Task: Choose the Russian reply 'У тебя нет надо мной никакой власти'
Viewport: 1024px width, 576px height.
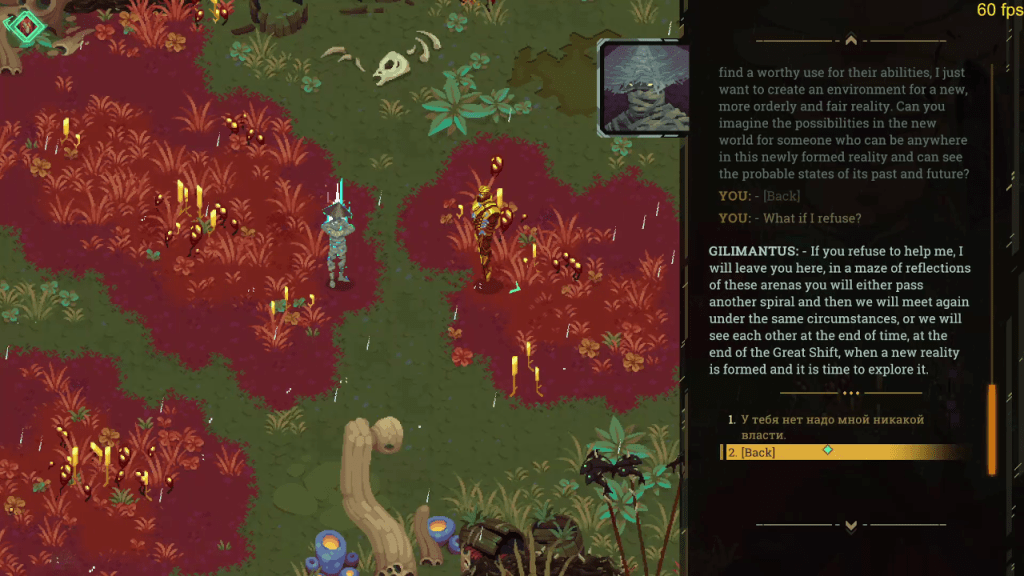Action: (826, 427)
